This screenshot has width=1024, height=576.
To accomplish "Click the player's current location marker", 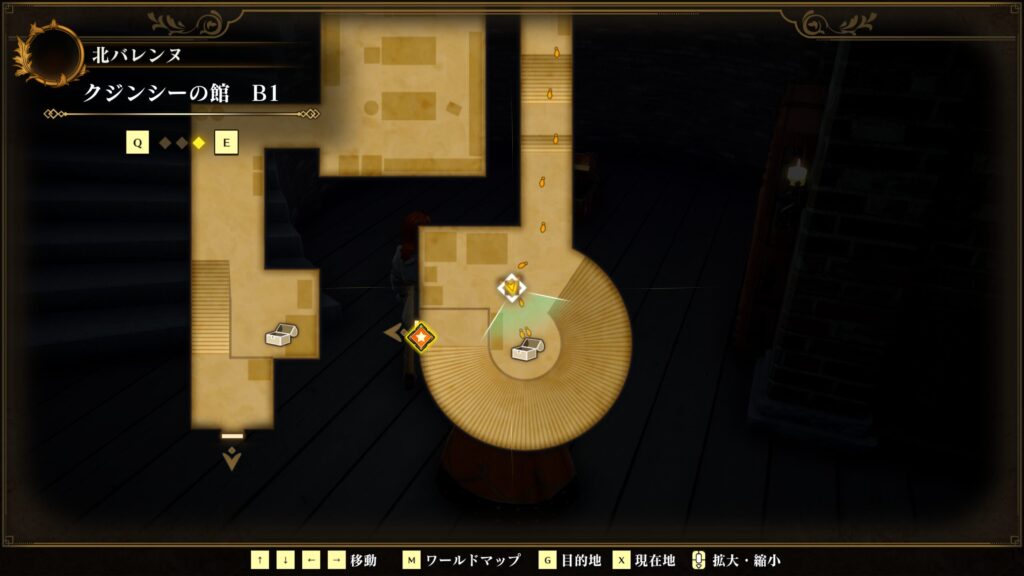I will [512, 287].
